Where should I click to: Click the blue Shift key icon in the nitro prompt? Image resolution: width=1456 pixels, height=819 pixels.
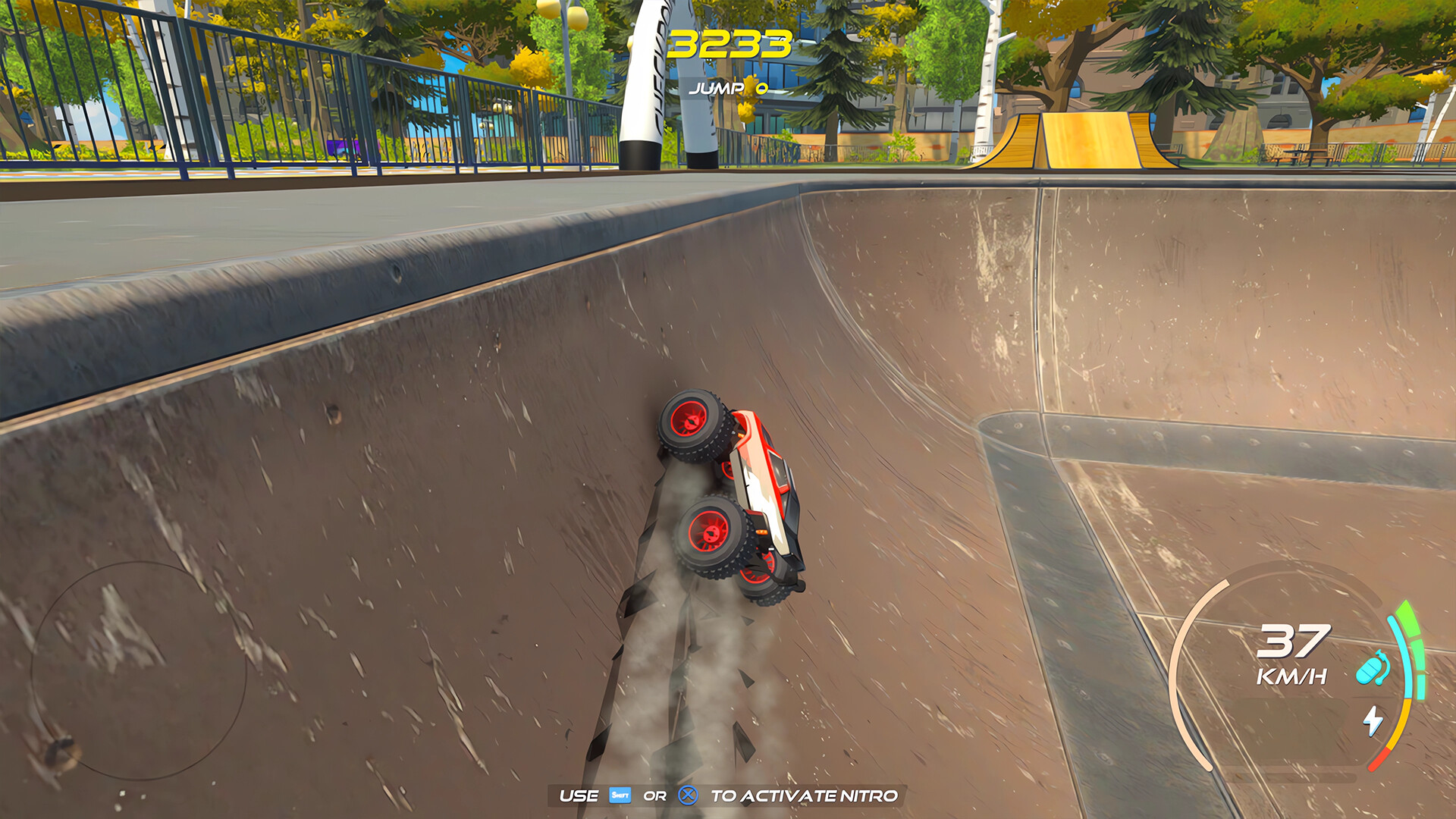tap(620, 795)
